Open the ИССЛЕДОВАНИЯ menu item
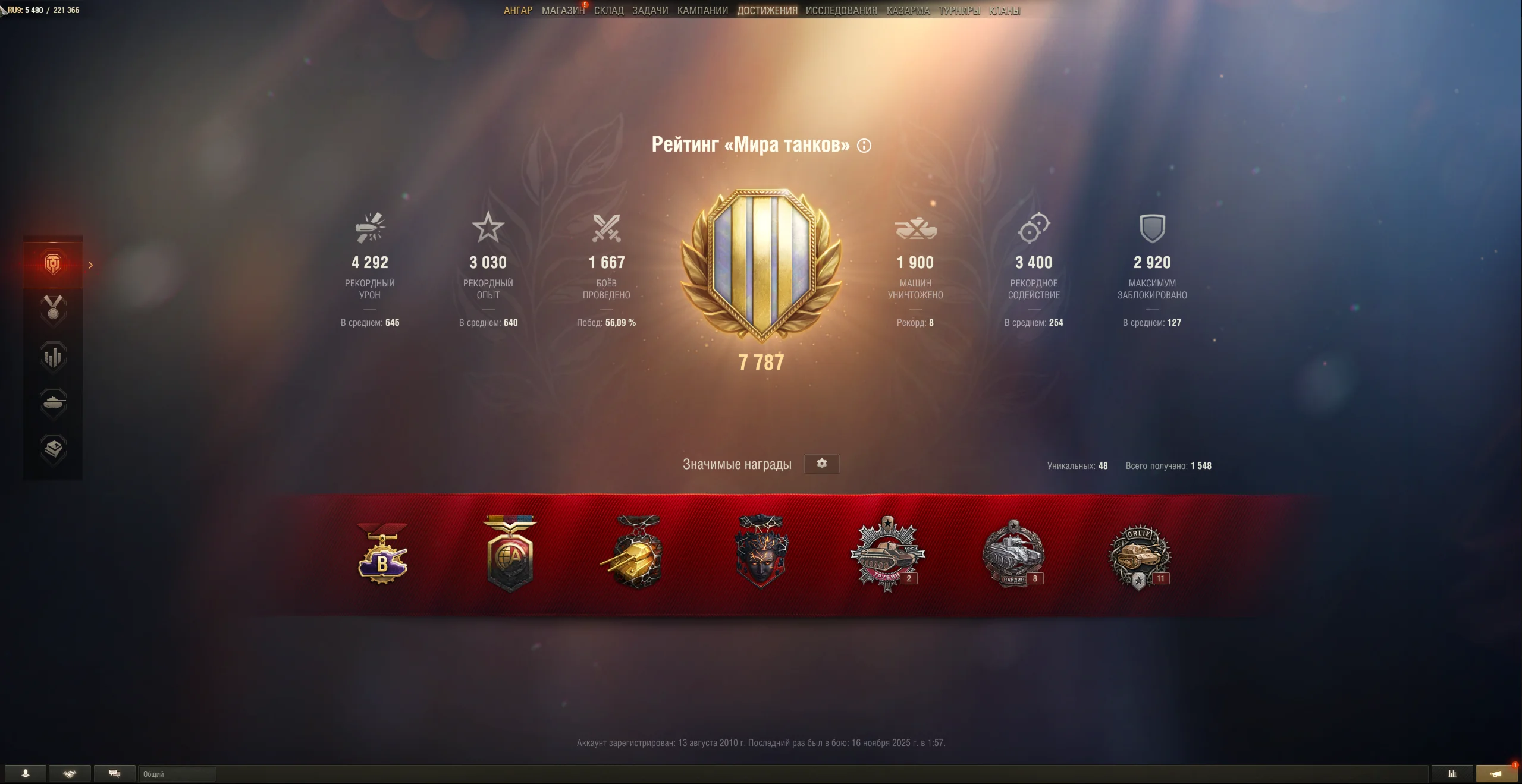Viewport: 1522px width, 784px height. pos(840,10)
